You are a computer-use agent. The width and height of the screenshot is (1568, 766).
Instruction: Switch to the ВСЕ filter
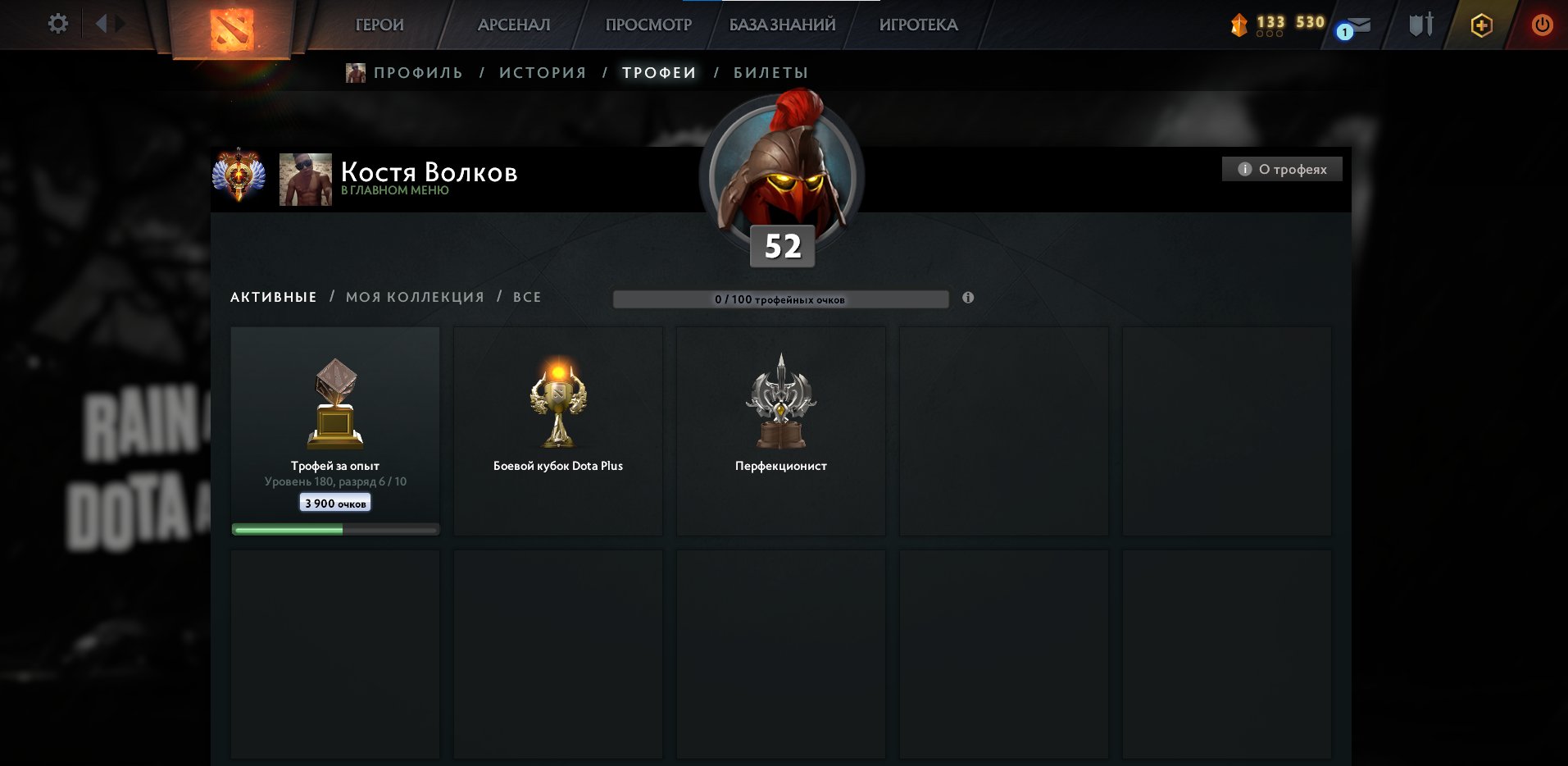click(x=529, y=297)
